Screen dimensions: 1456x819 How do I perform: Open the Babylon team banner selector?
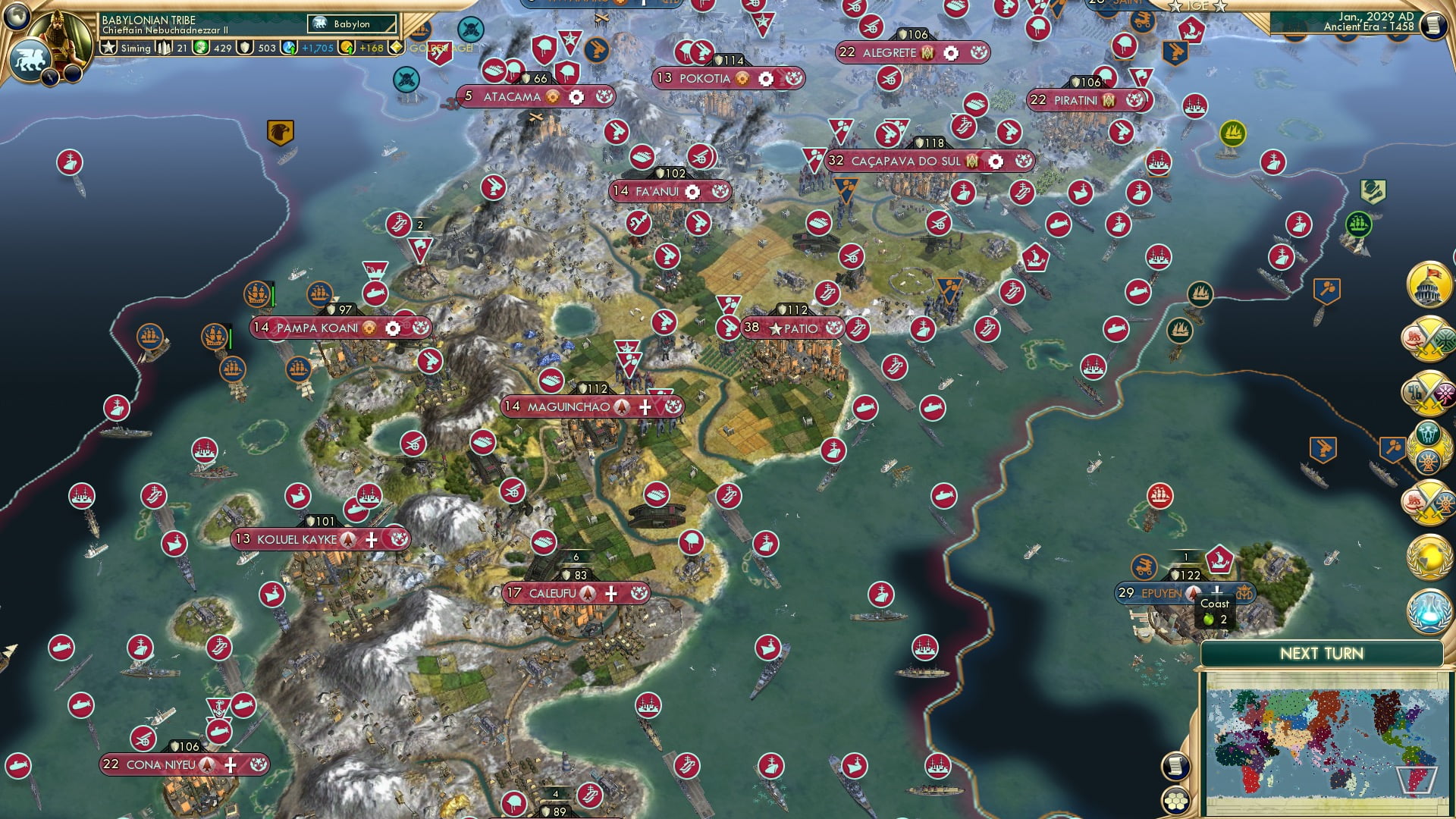pyautogui.click(x=351, y=24)
